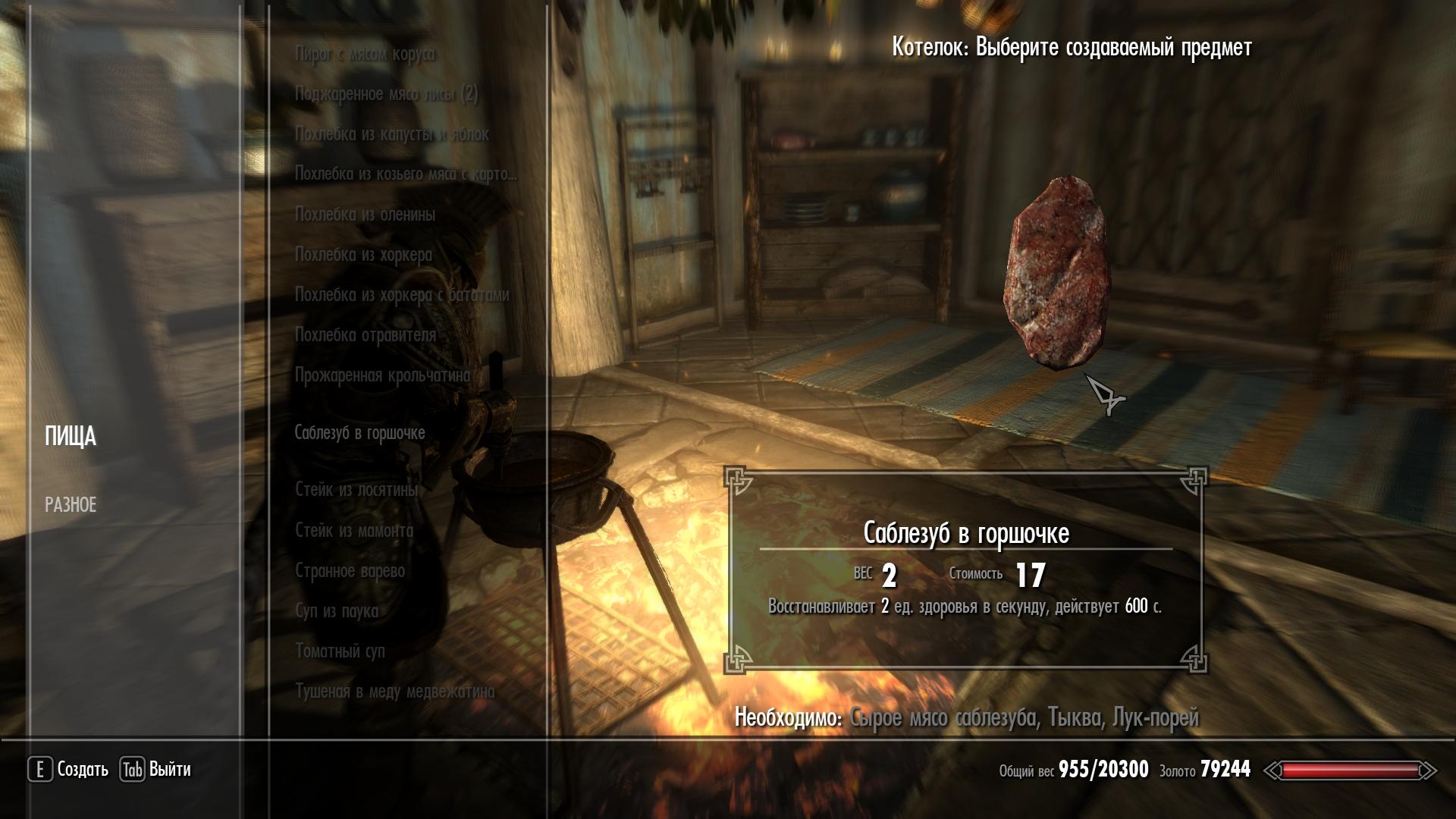1456x819 pixels.
Task: Open the РАЗНОЕ category
Action: click(71, 505)
